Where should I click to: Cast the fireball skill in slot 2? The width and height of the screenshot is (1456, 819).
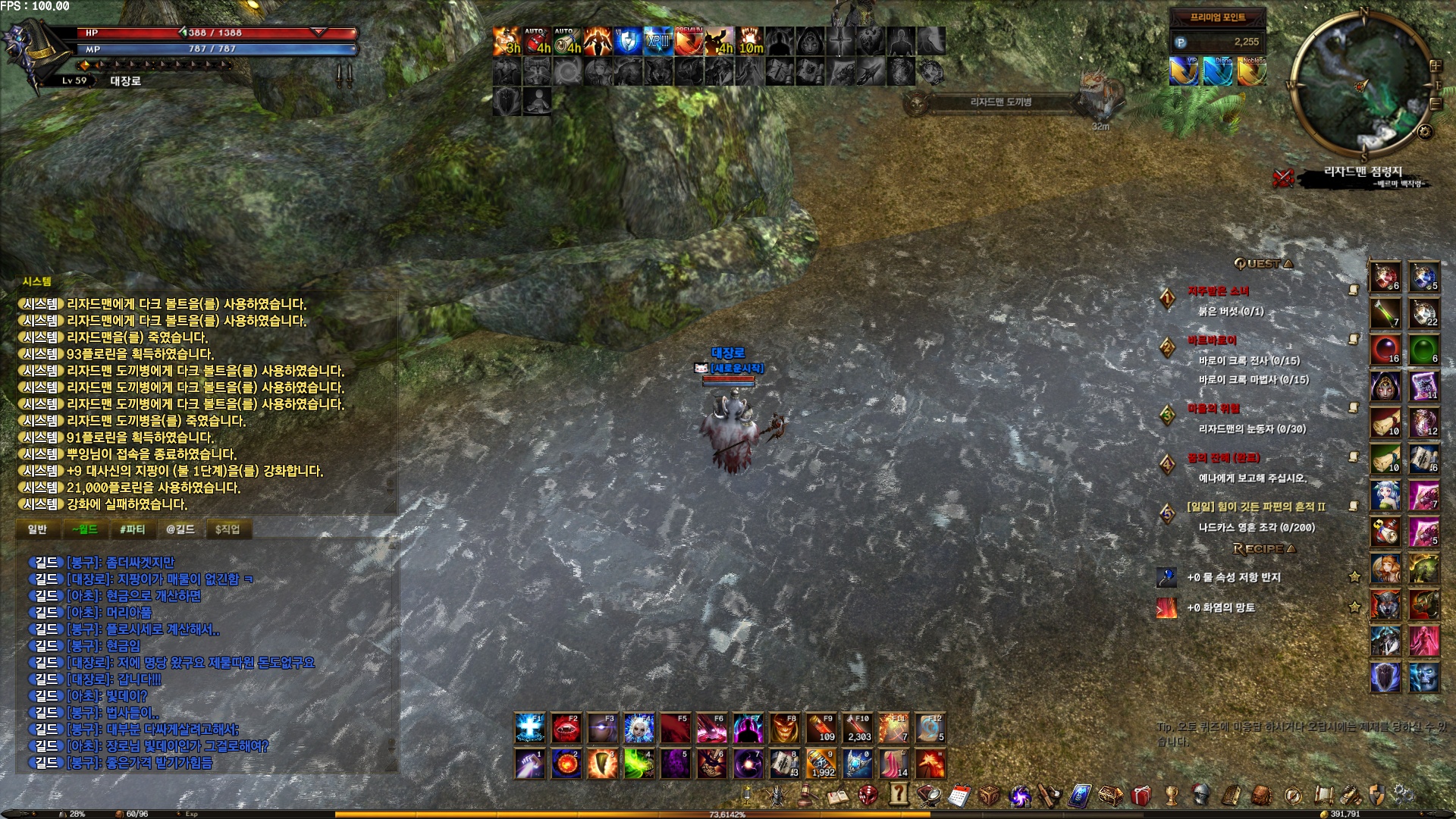click(566, 764)
